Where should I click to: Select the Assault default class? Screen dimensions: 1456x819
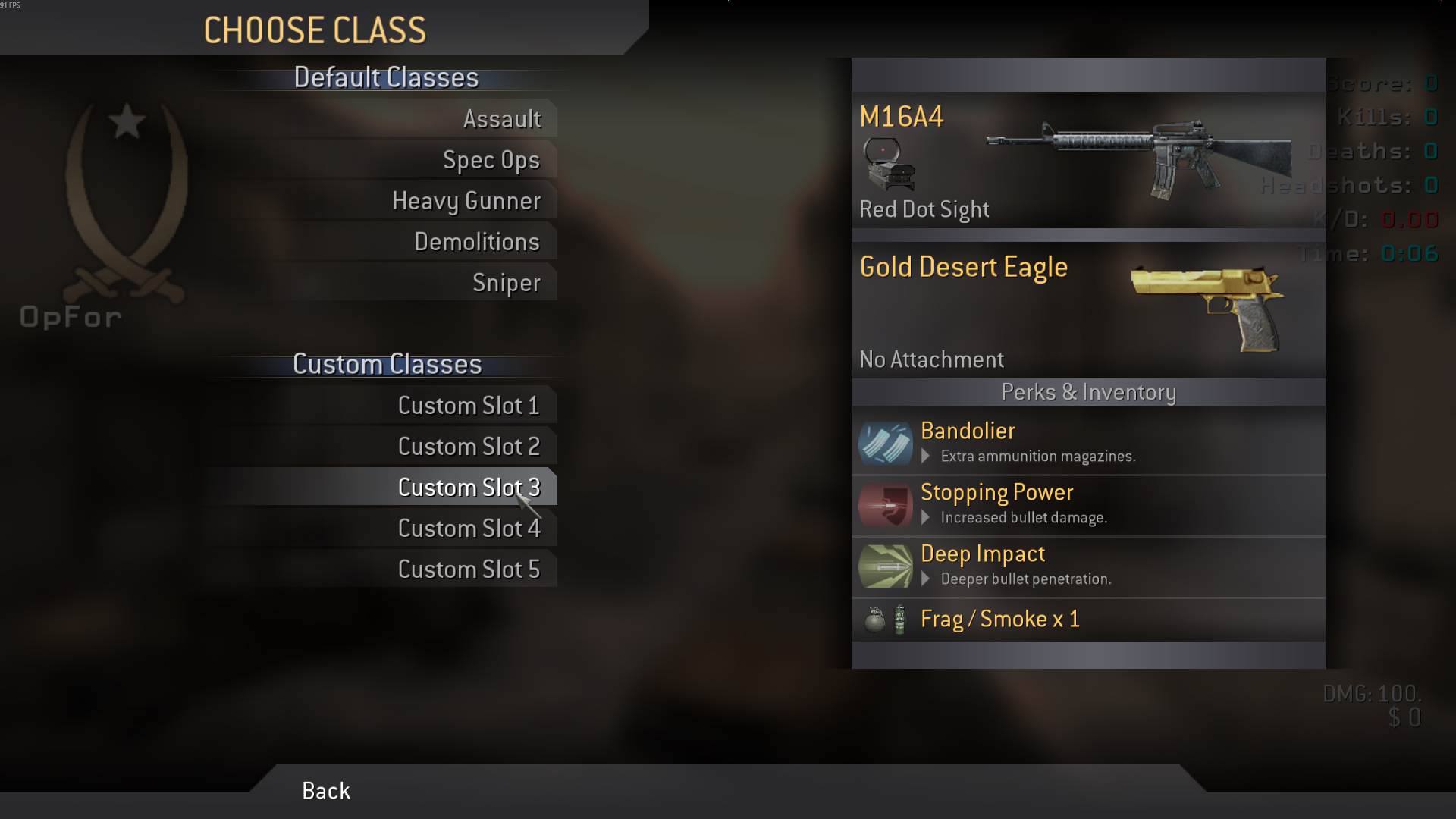(502, 119)
